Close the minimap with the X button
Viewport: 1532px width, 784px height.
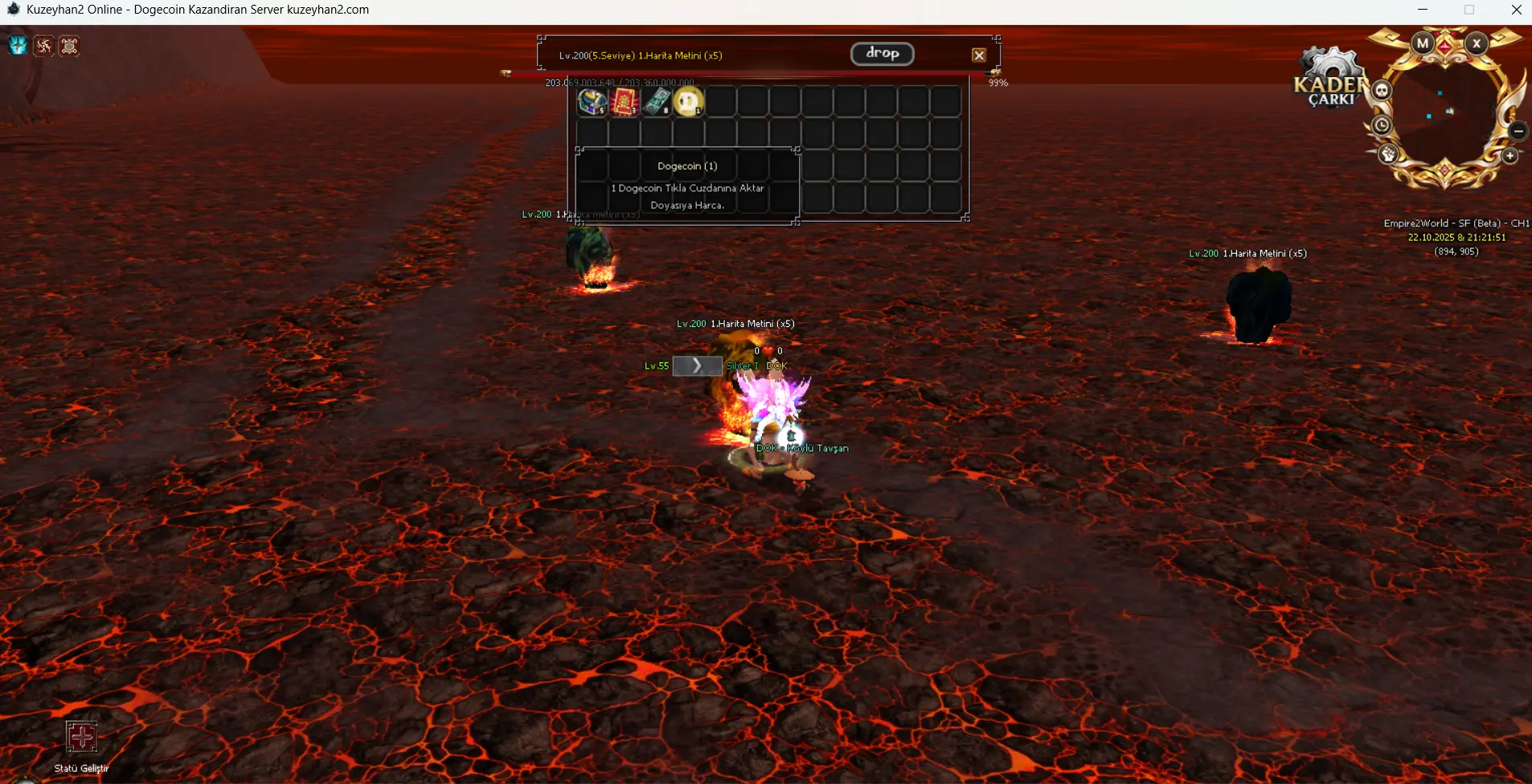tap(1477, 43)
